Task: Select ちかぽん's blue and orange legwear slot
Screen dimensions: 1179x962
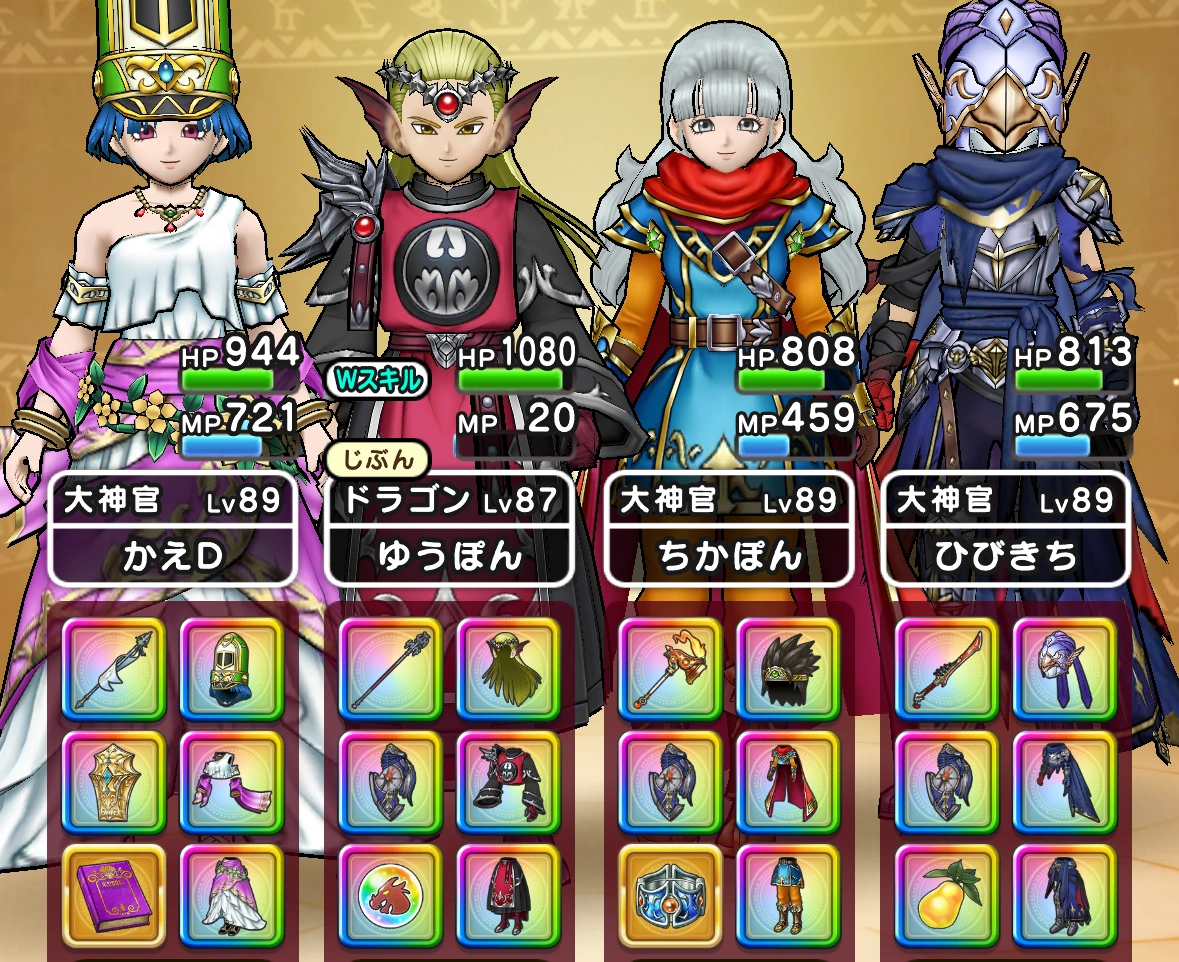Action: pos(787,895)
